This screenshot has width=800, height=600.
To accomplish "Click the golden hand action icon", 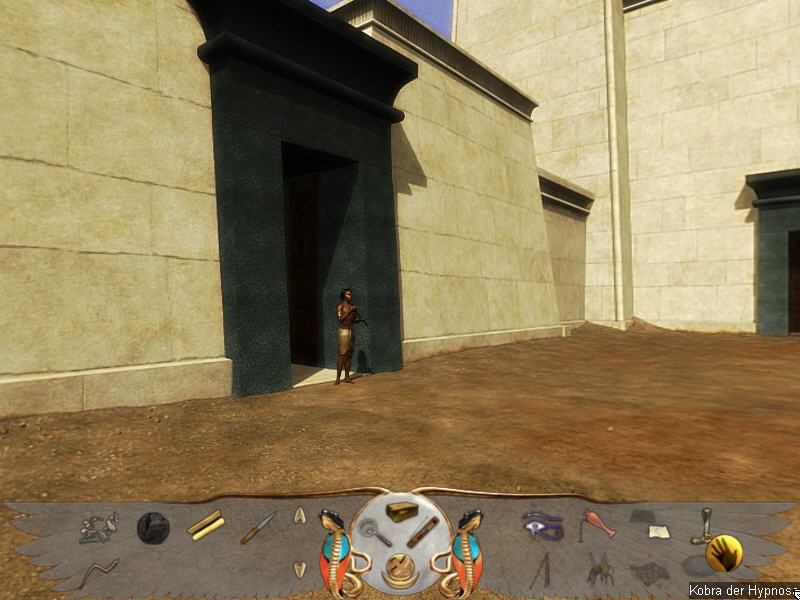I will coord(722,553).
